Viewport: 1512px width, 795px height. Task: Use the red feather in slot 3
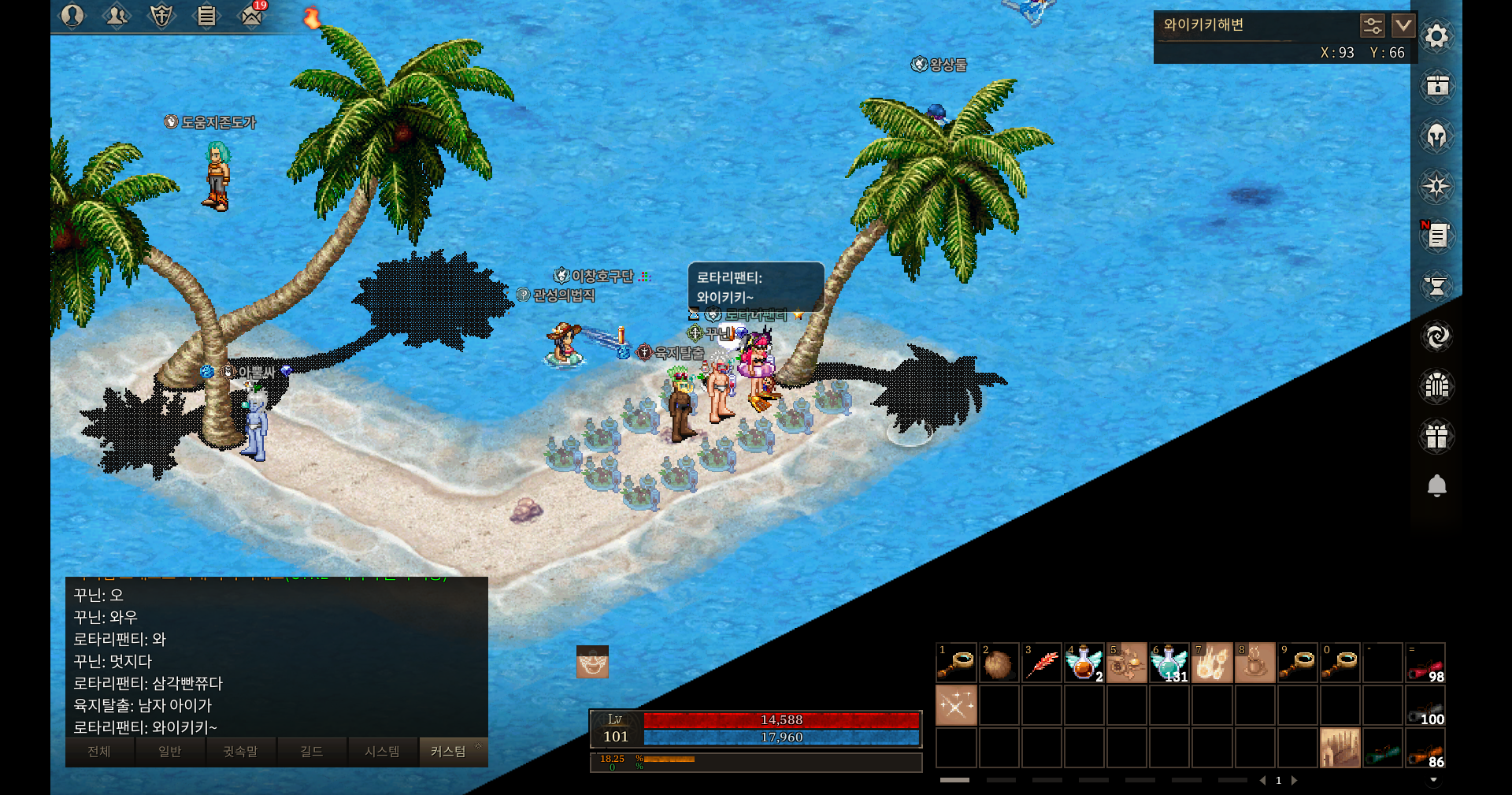pyautogui.click(x=1041, y=663)
